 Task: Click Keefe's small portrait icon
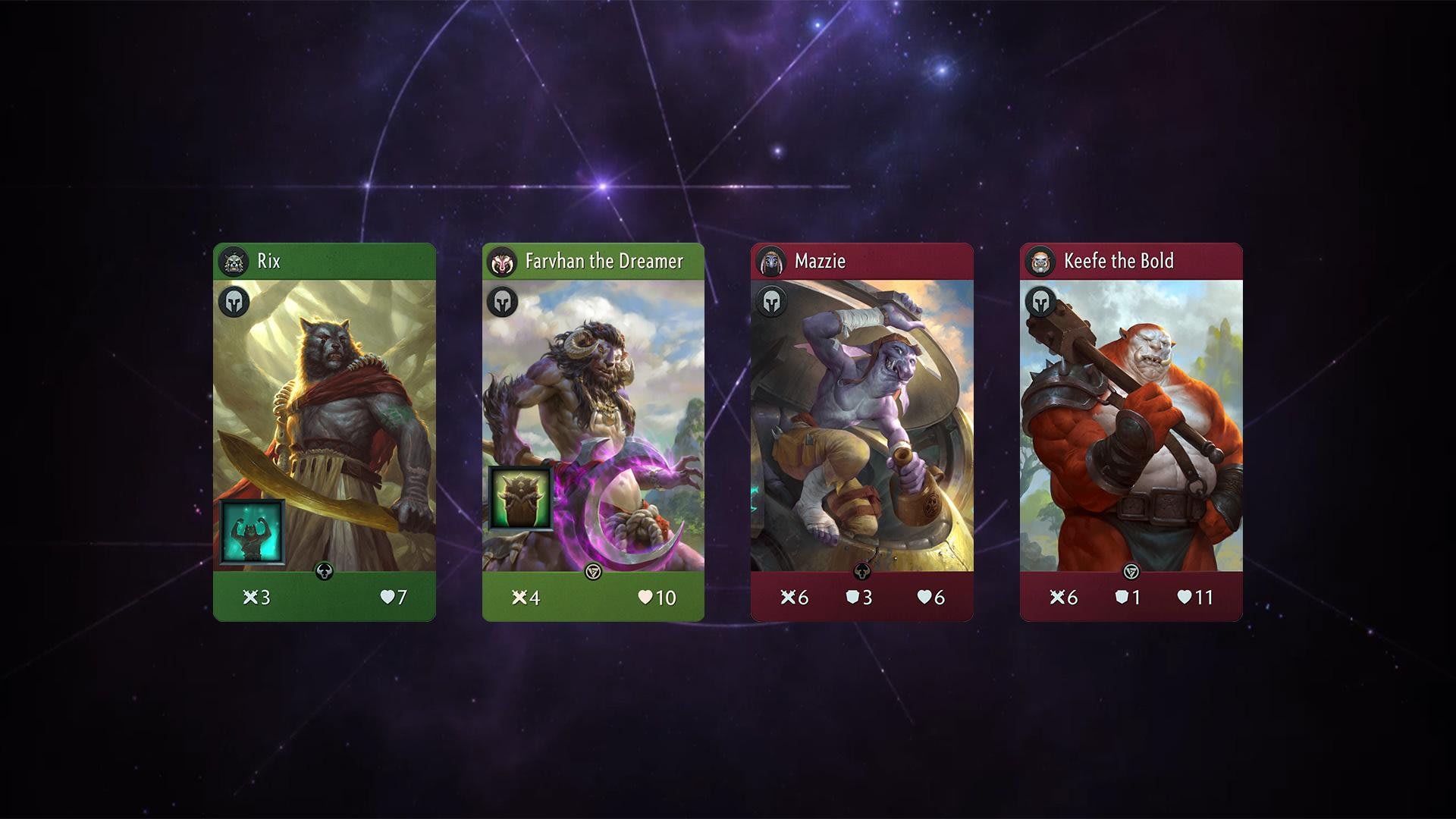coord(1040,262)
